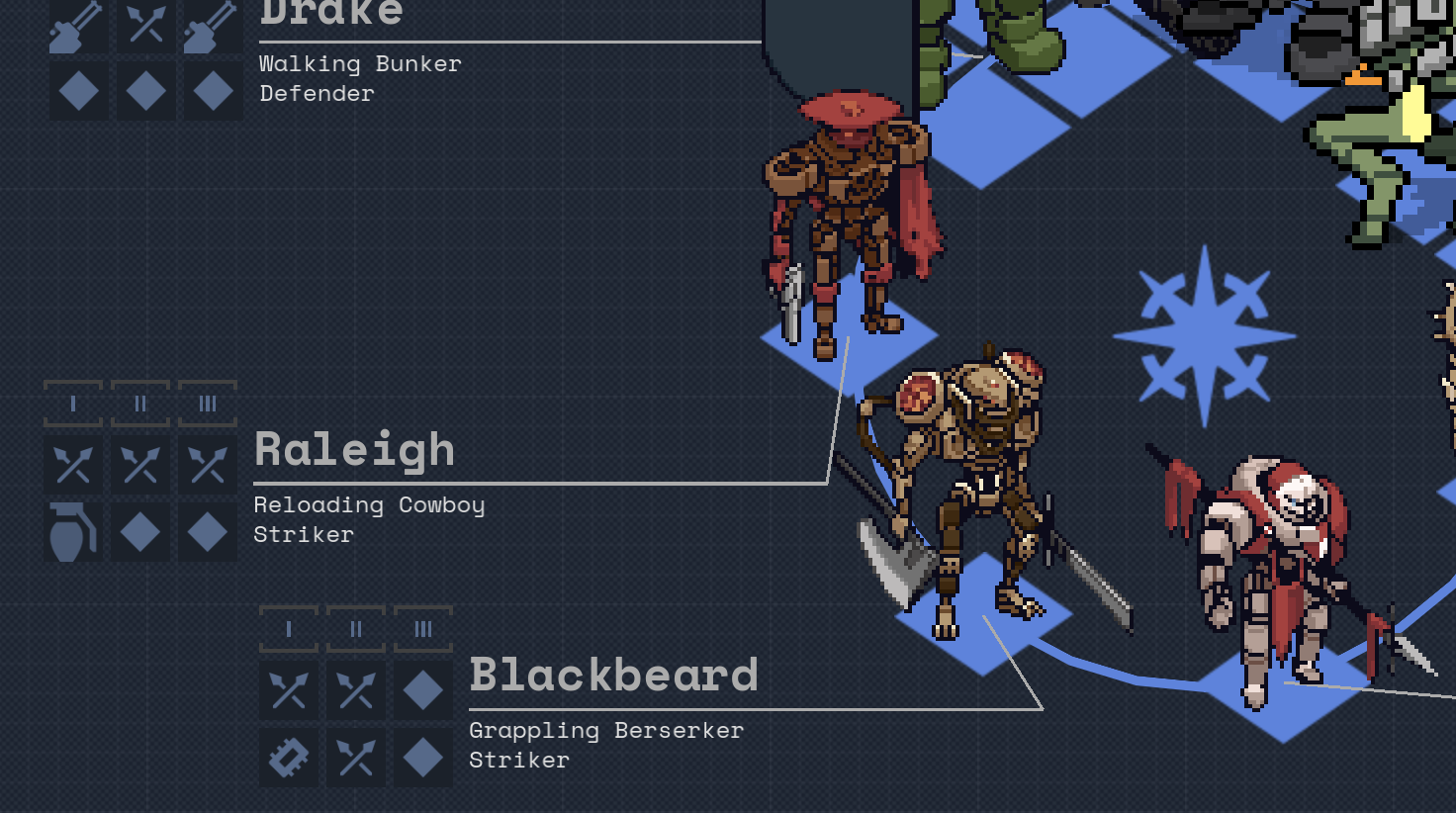Select the first crossed-spears icon under Raleigh

pos(74,465)
